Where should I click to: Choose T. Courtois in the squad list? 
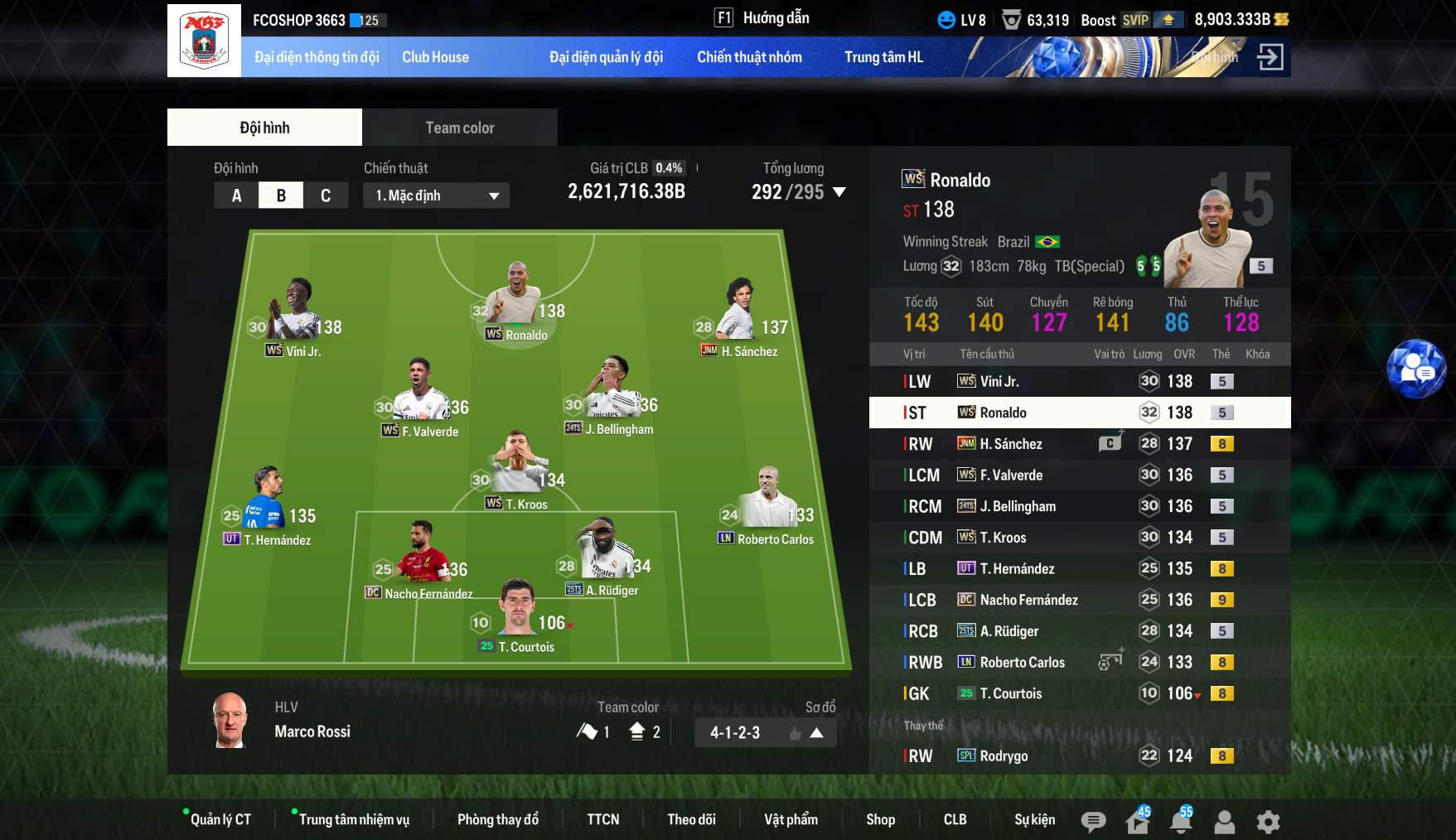(x=1079, y=693)
